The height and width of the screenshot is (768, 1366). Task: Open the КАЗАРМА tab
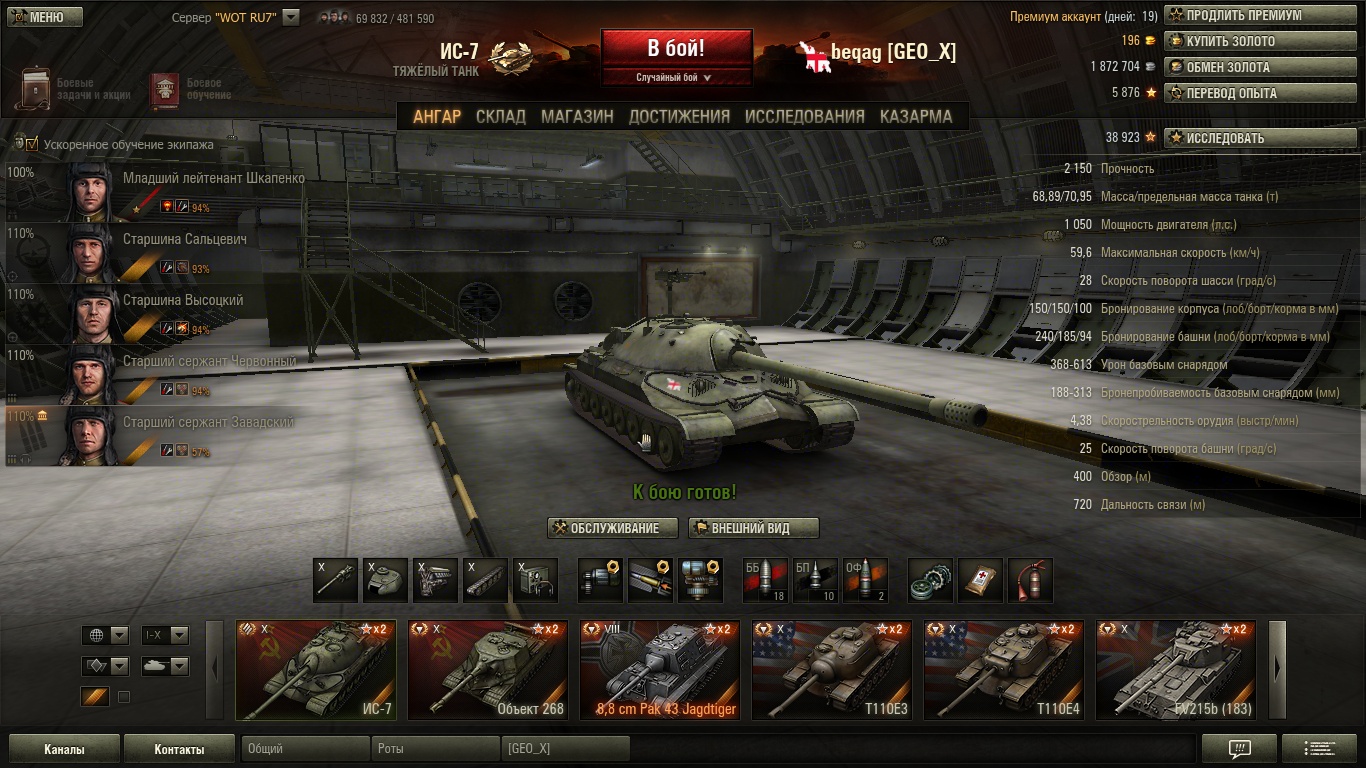(916, 116)
